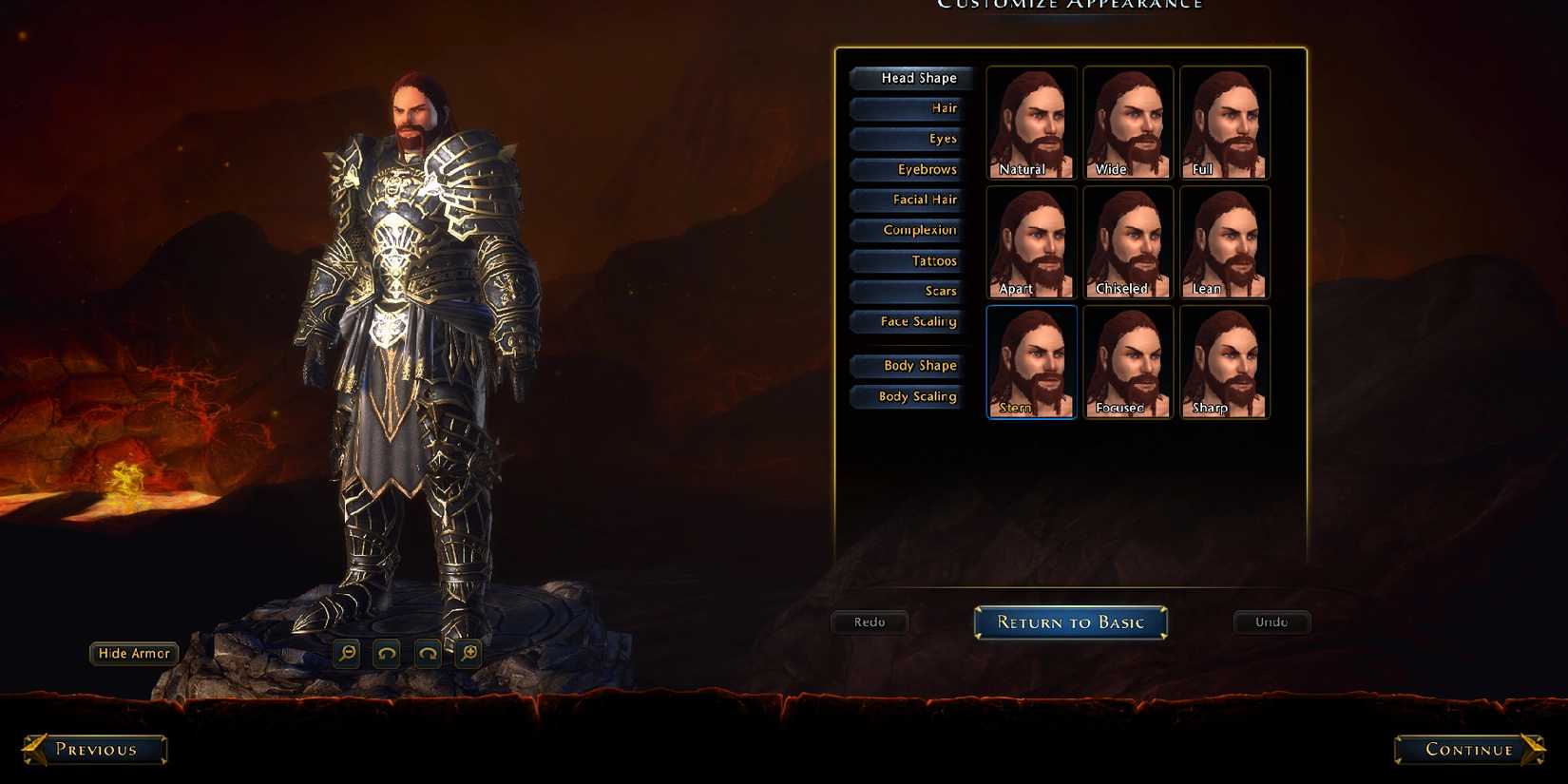The width and height of the screenshot is (1568, 784).
Task: Redo the appearance change
Action: coord(870,622)
